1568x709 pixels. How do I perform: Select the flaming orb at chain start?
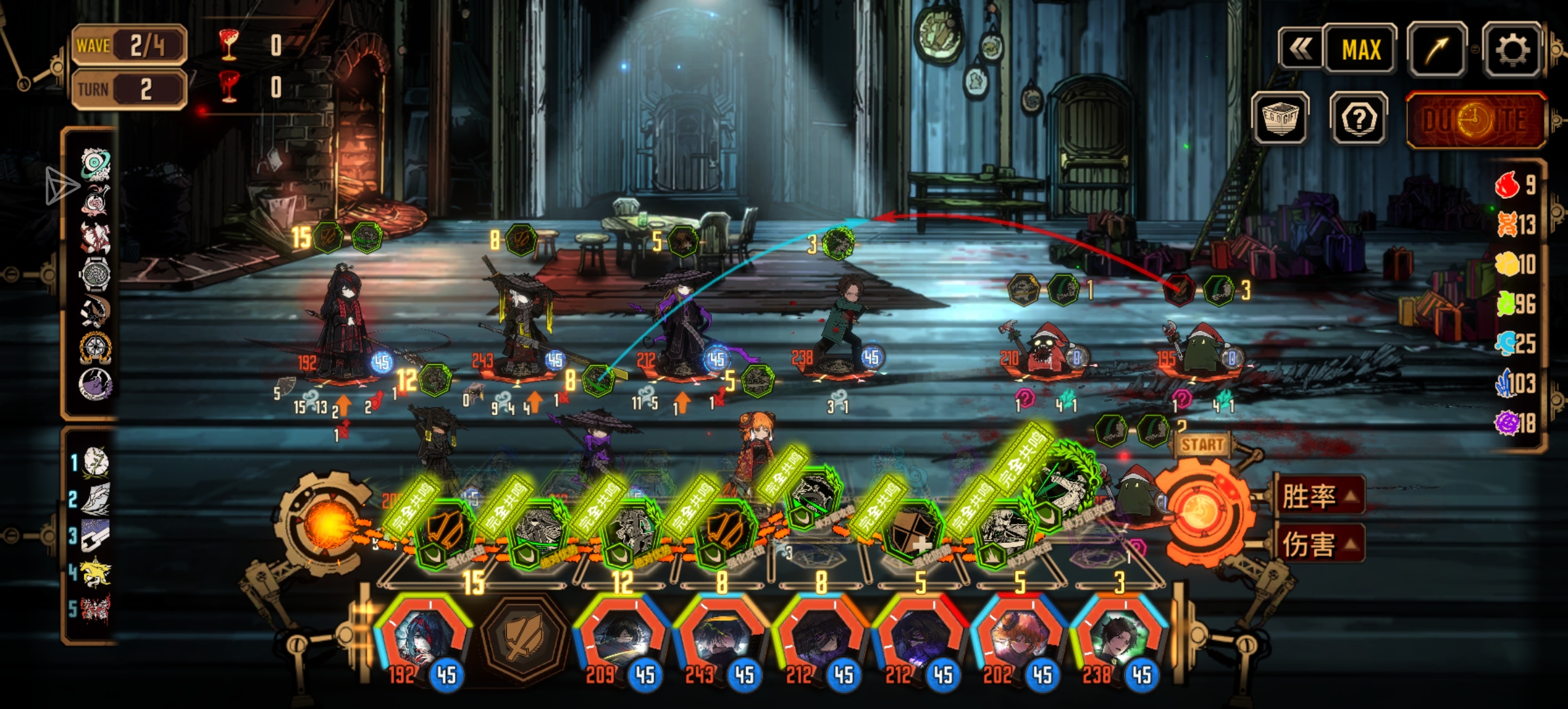(326, 523)
